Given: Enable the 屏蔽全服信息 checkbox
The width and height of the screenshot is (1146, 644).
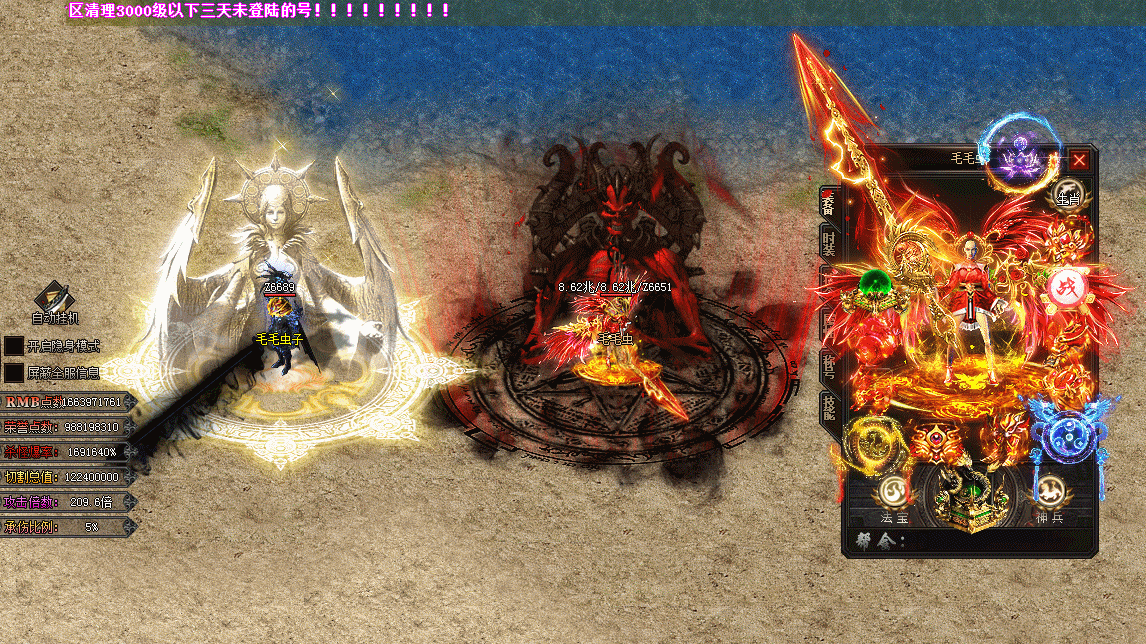Looking at the screenshot, I should pyautogui.click(x=14, y=372).
